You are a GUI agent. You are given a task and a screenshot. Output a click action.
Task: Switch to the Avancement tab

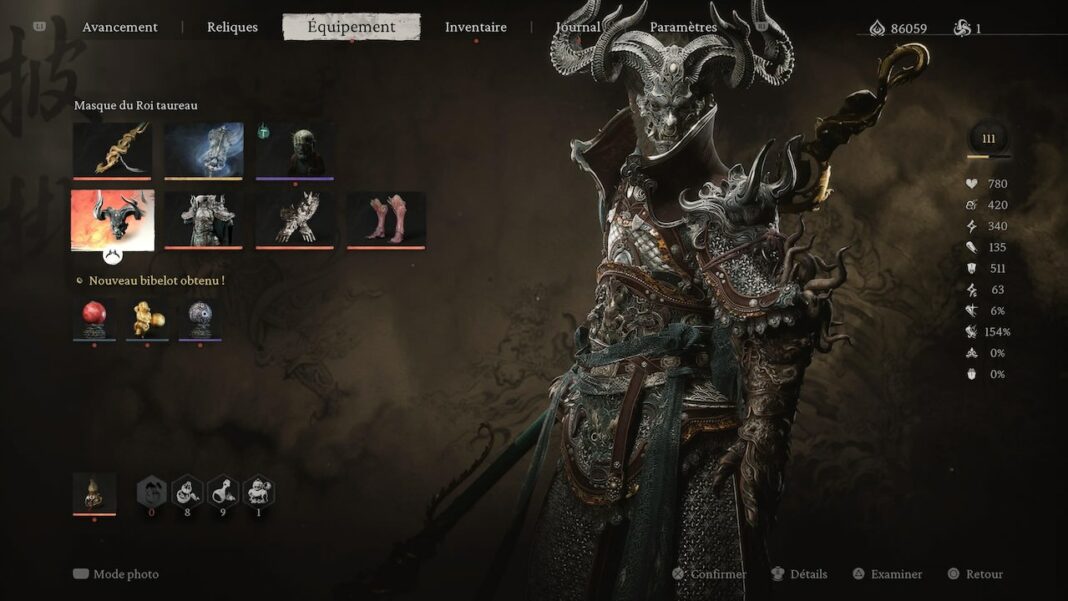coord(120,27)
